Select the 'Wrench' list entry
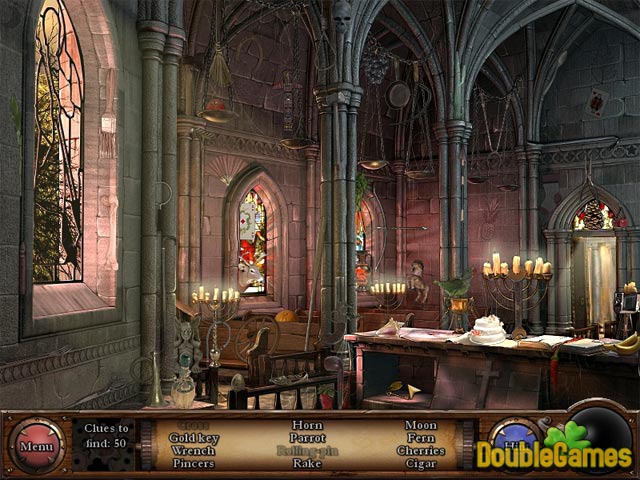640x480 pixels. [x=193, y=450]
